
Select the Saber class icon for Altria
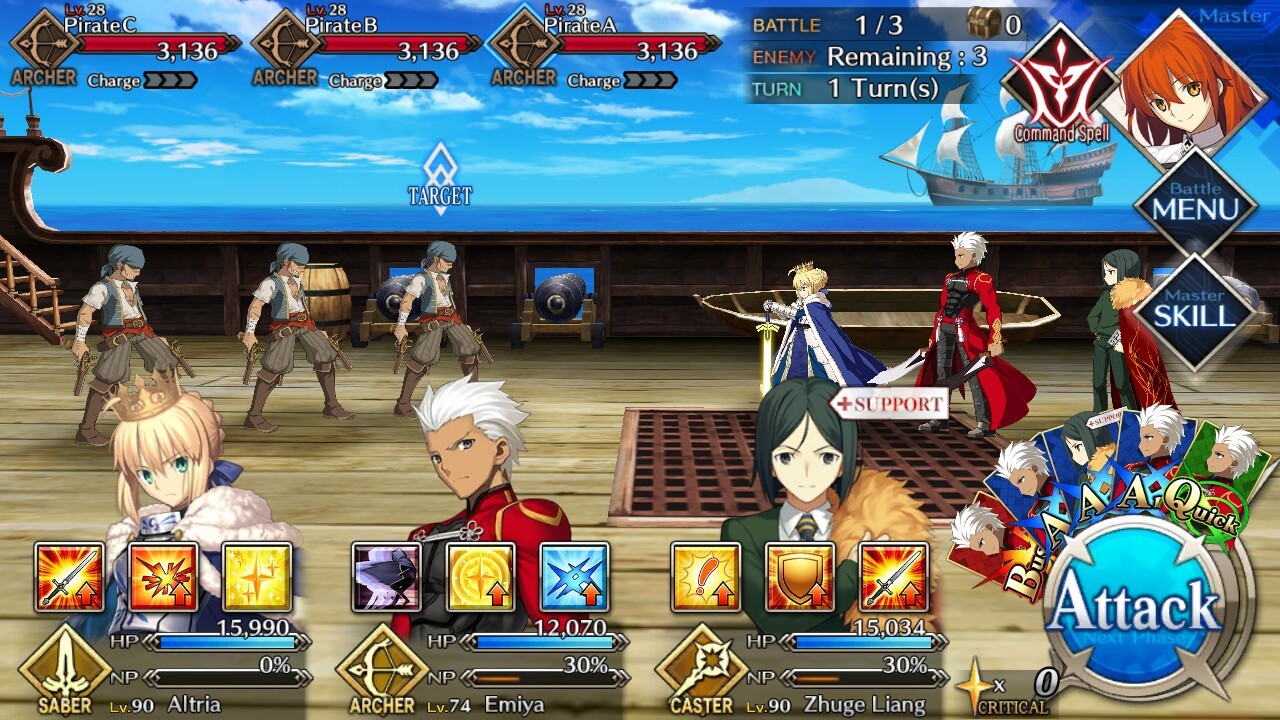click(x=64, y=668)
